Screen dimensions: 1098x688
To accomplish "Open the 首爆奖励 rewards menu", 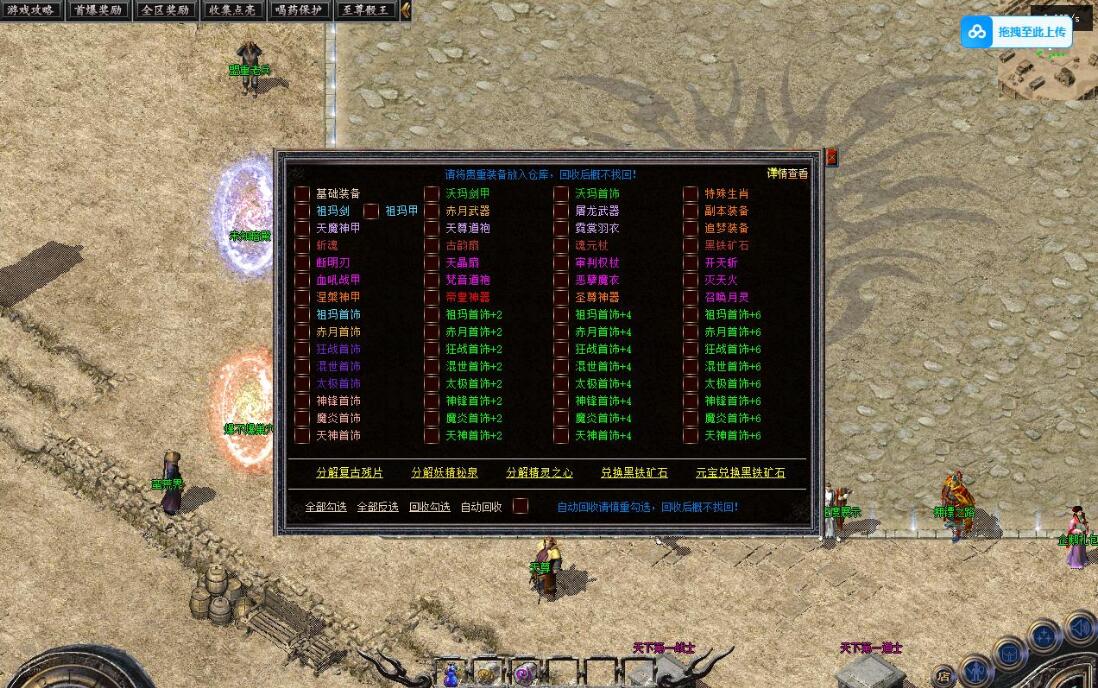I will click(x=98, y=10).
